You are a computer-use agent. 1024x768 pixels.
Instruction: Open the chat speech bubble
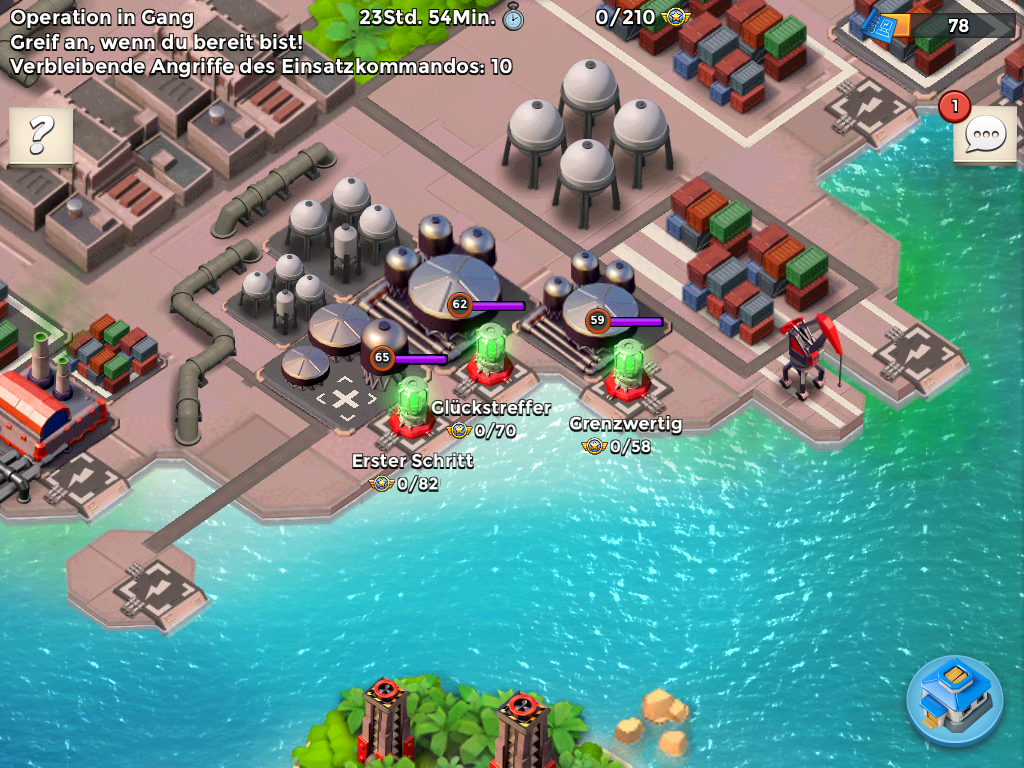point(985,135)
